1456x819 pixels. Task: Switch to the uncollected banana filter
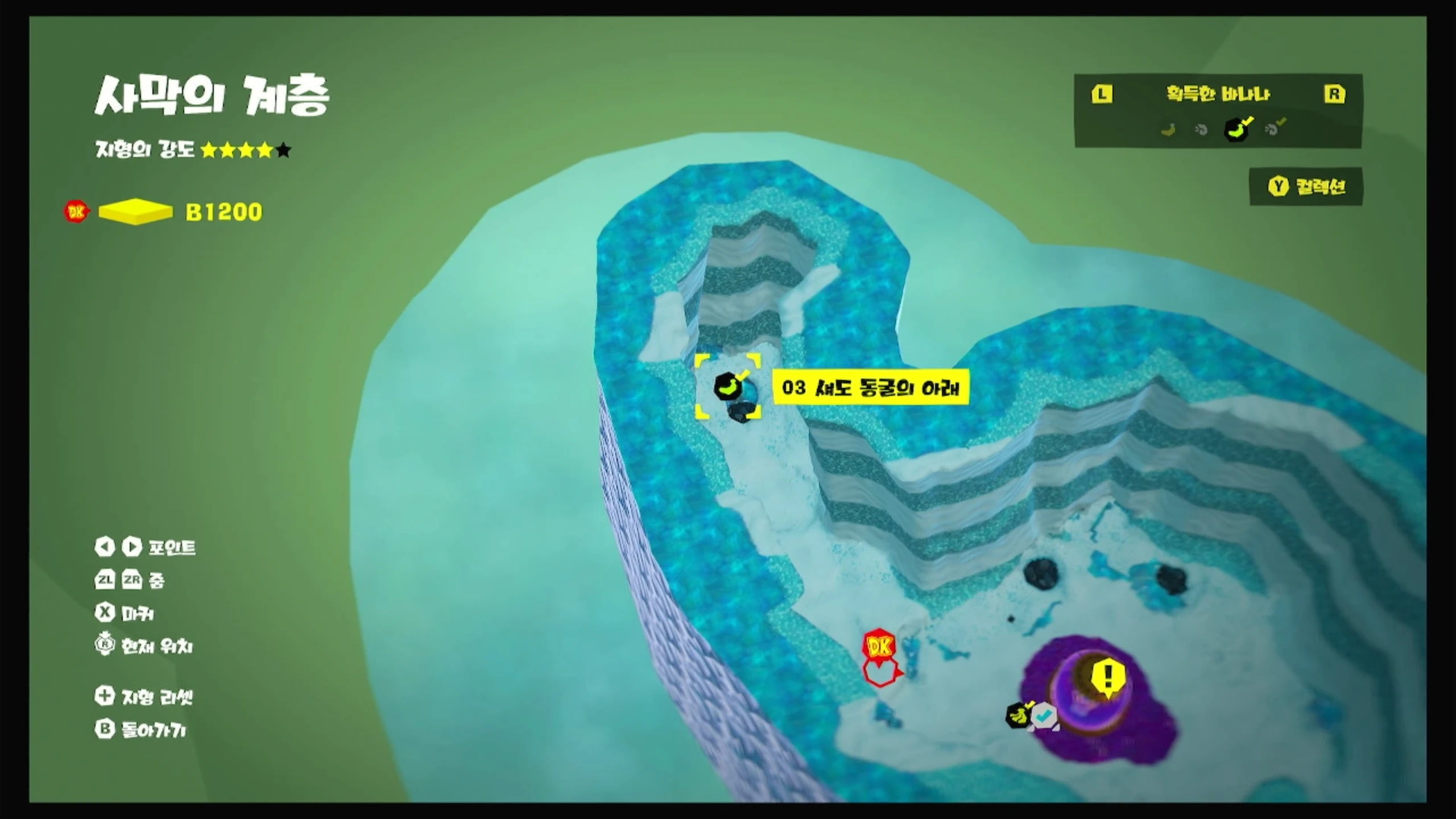[1168, 130]
